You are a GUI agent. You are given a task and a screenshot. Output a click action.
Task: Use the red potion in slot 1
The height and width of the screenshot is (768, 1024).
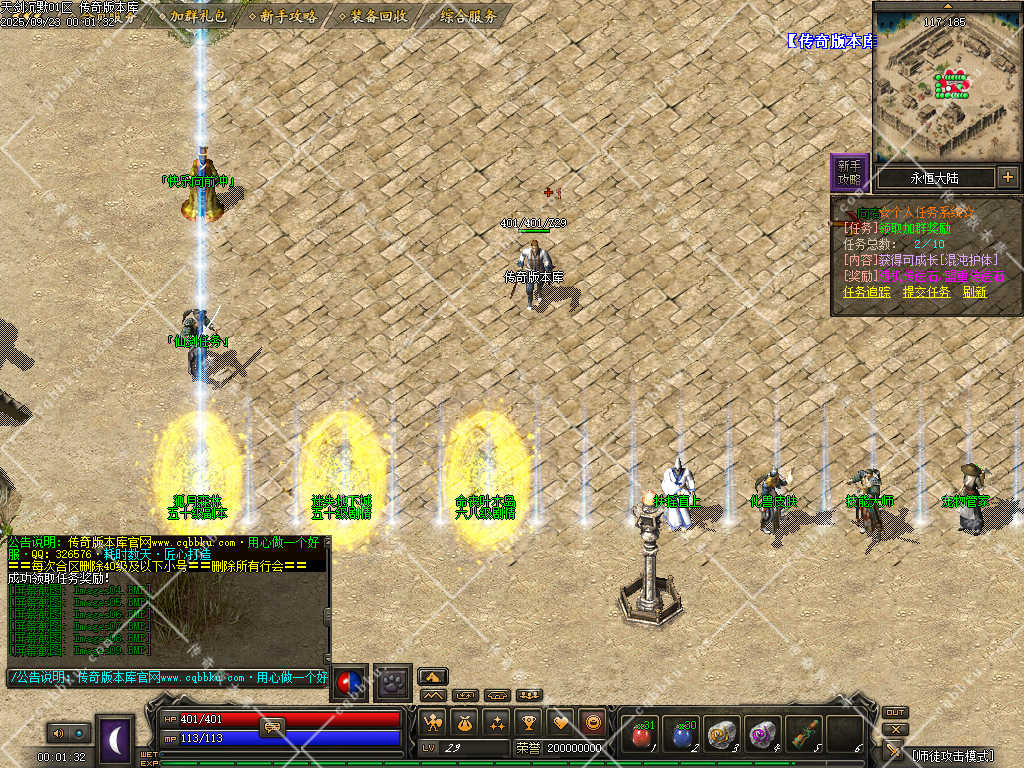tap(640, 735)
